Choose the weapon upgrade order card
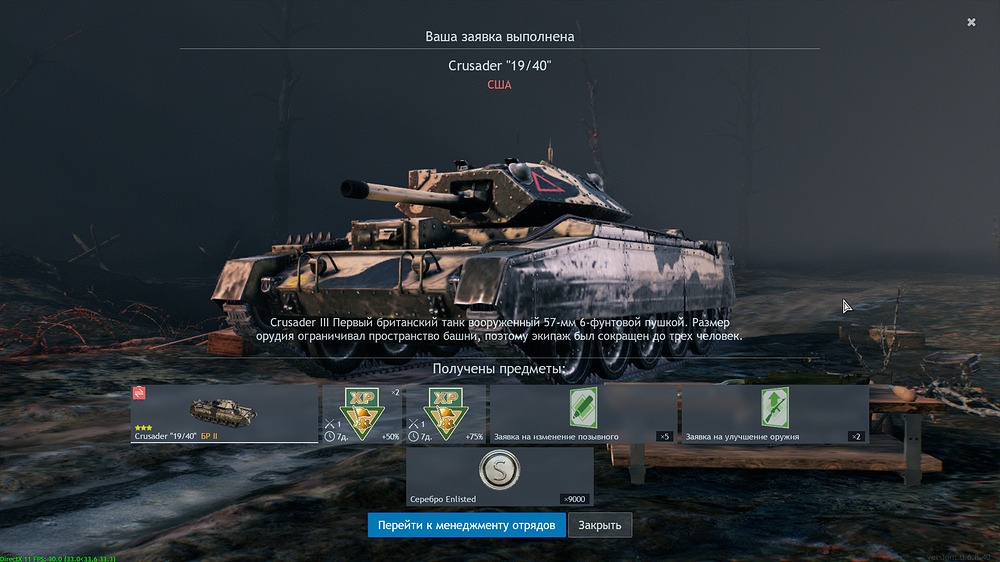The width and height of the screenshot is (1000, 562). coord(774,413)
